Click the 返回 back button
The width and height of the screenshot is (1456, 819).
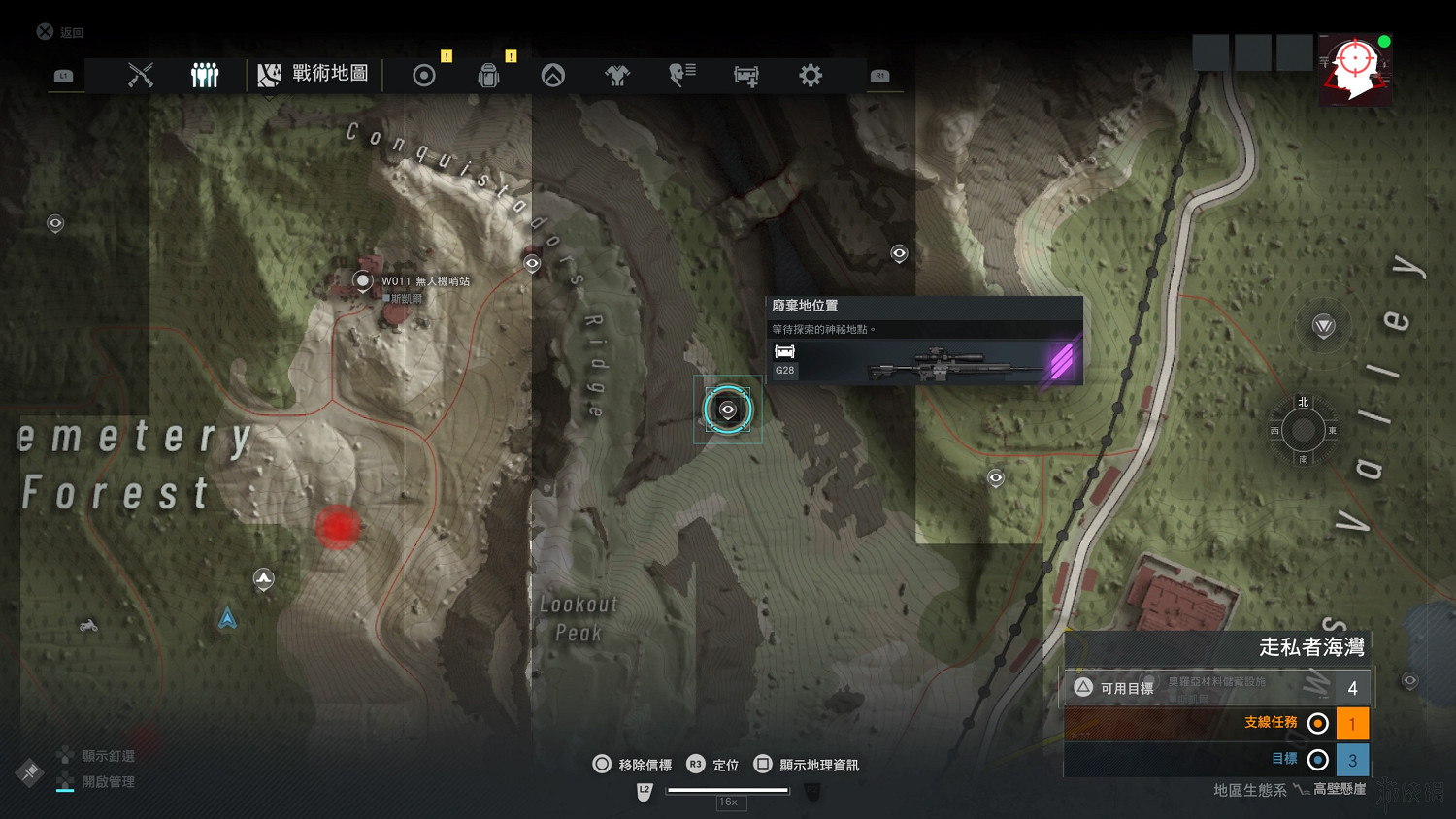coord(60,32)
